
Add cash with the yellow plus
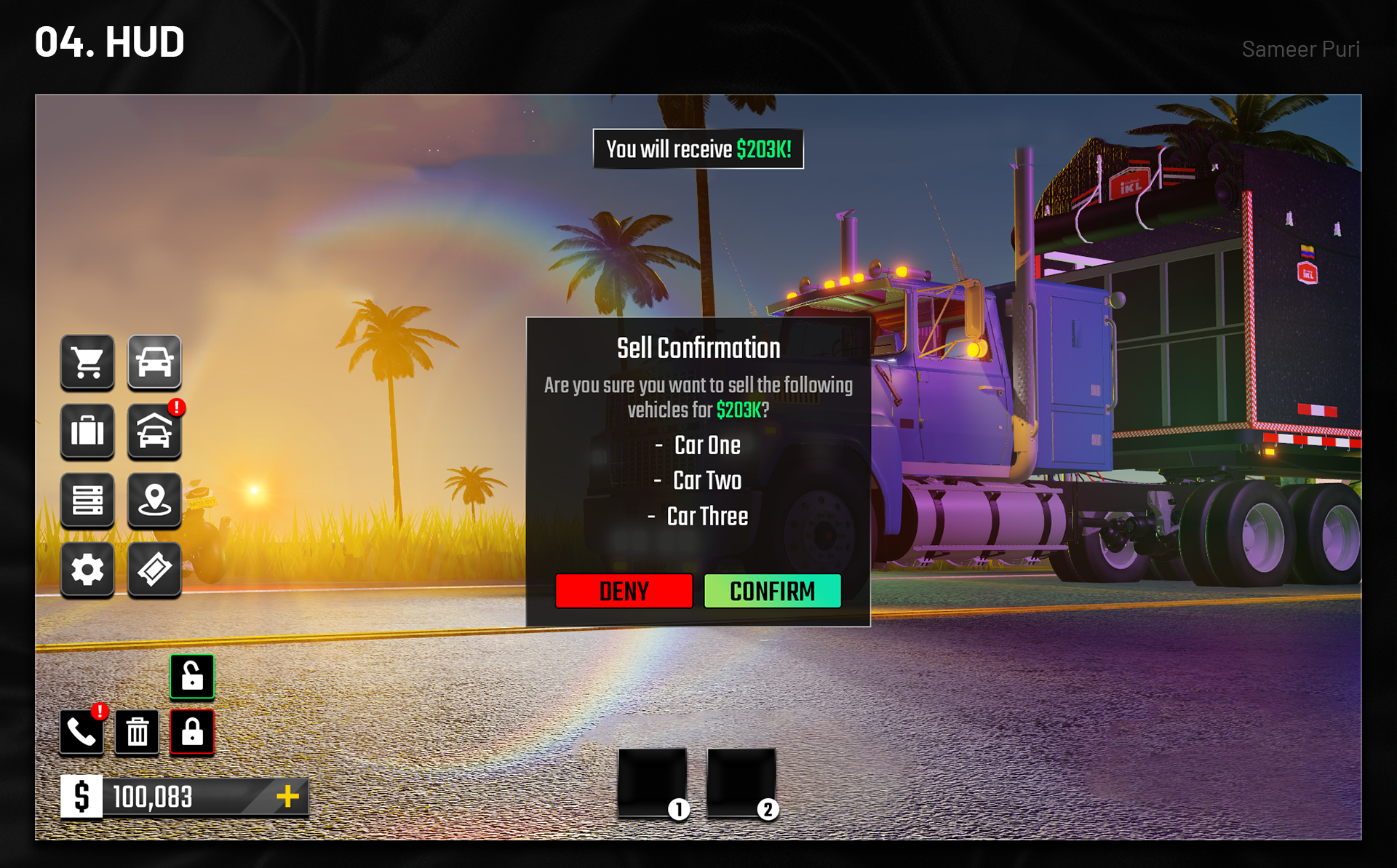coord(288,796)
